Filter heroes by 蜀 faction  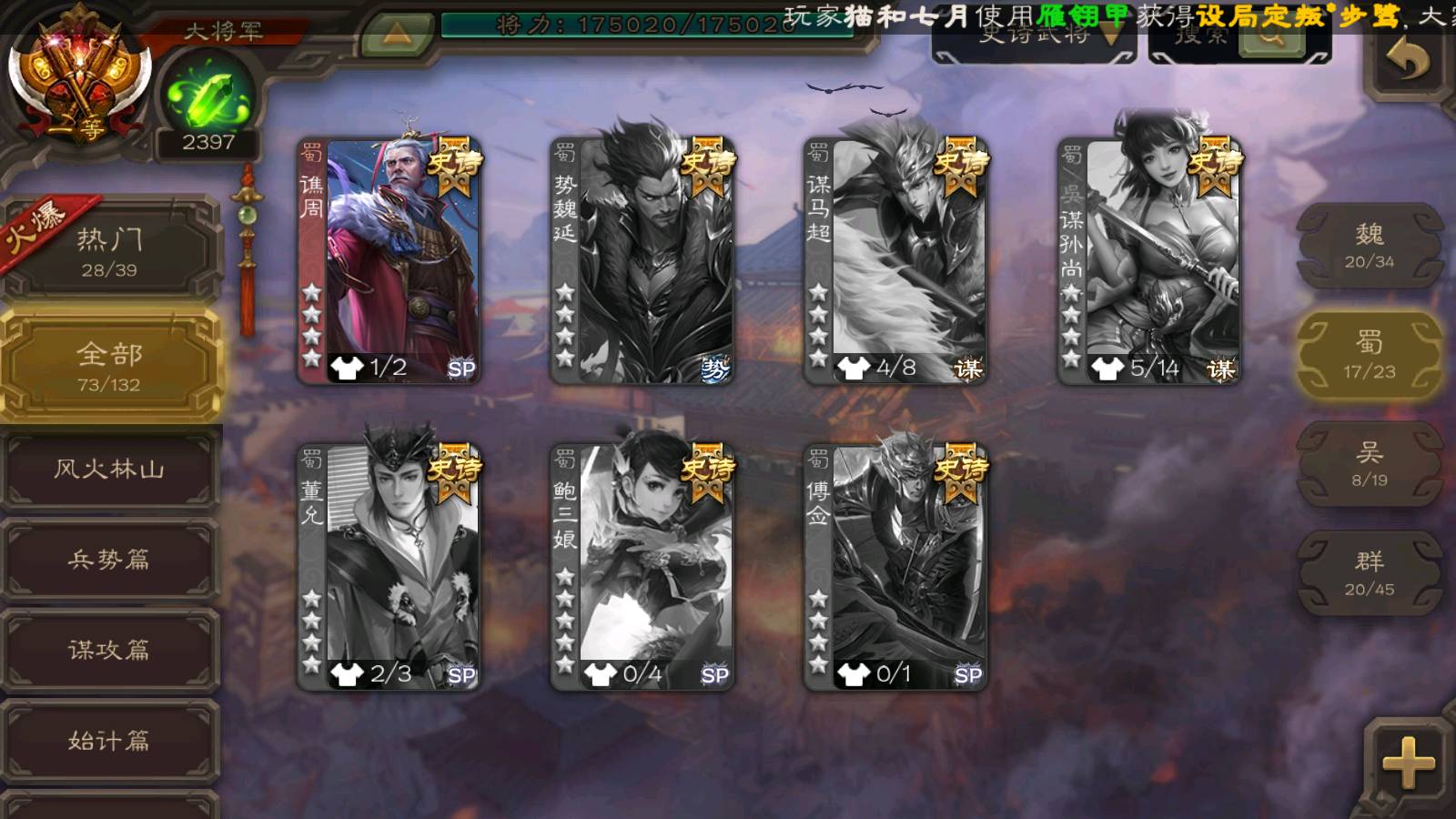1369,355
